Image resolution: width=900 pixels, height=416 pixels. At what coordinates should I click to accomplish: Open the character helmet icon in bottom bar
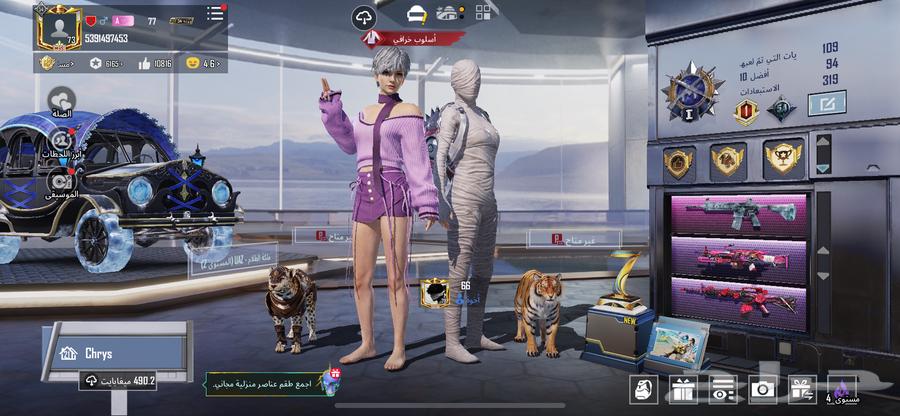pyautogui.click(x=643, y=388)
